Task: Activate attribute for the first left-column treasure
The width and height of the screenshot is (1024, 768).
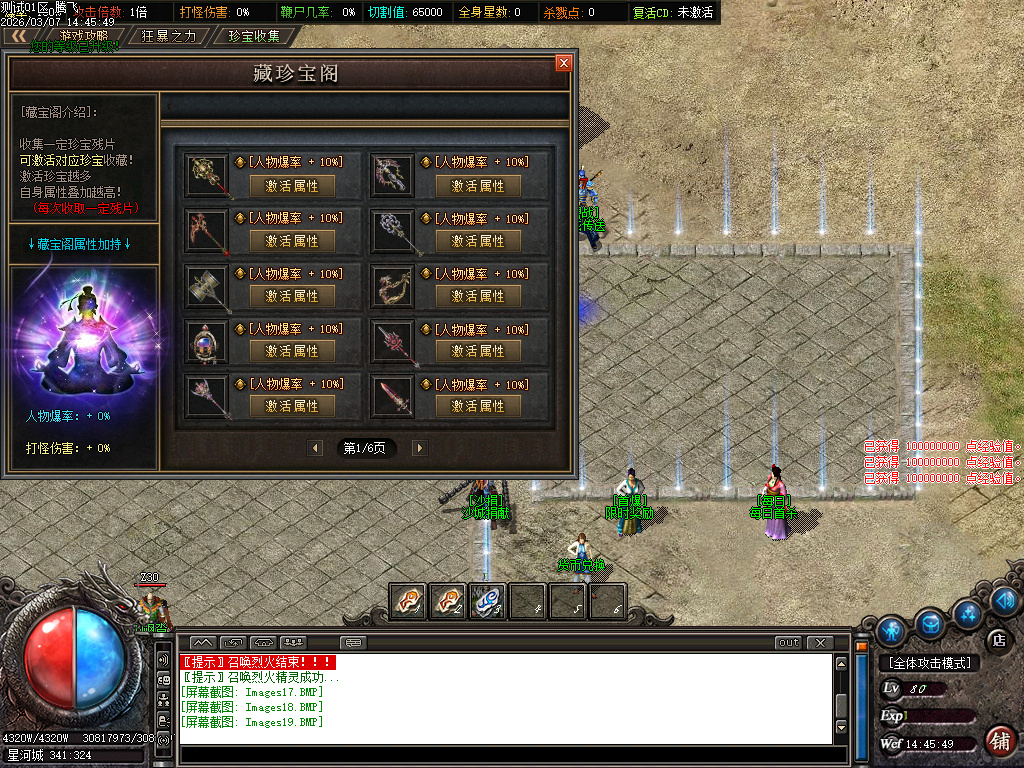Action: (x=292, y=186)
